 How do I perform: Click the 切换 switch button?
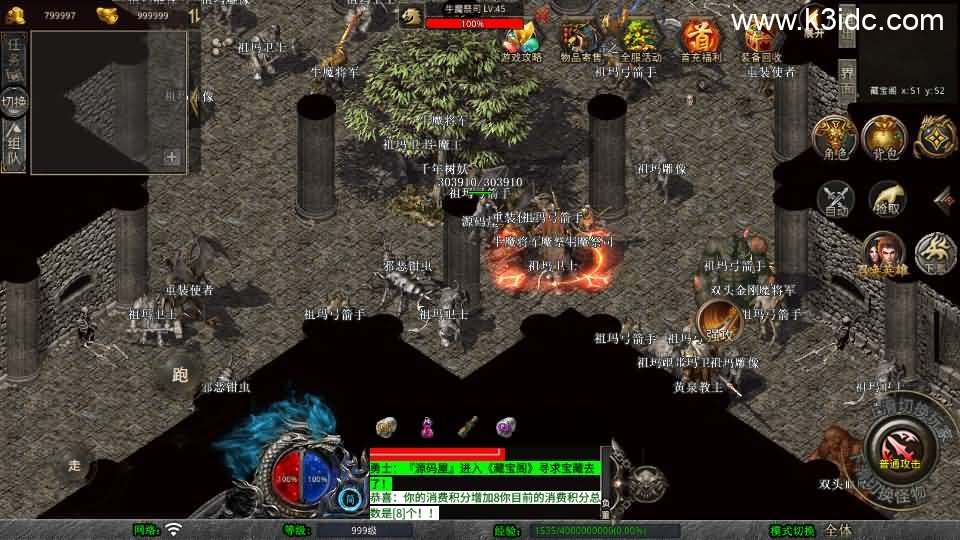[x=14, y=101]
